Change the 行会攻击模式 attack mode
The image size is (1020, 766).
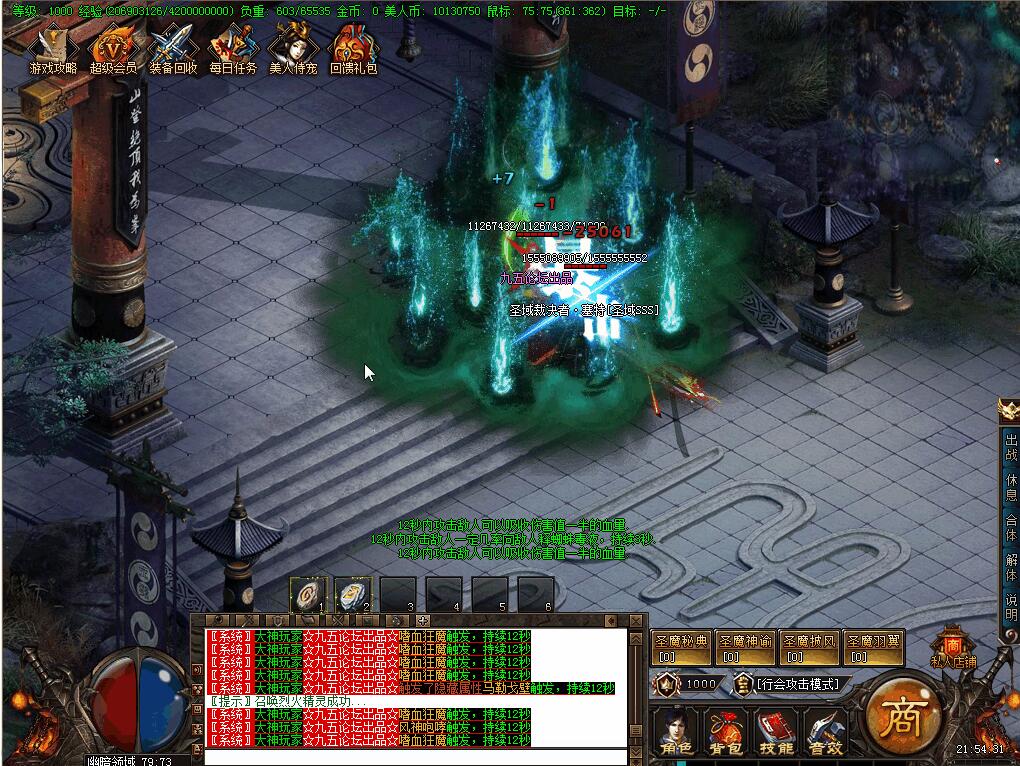(789, 684)
